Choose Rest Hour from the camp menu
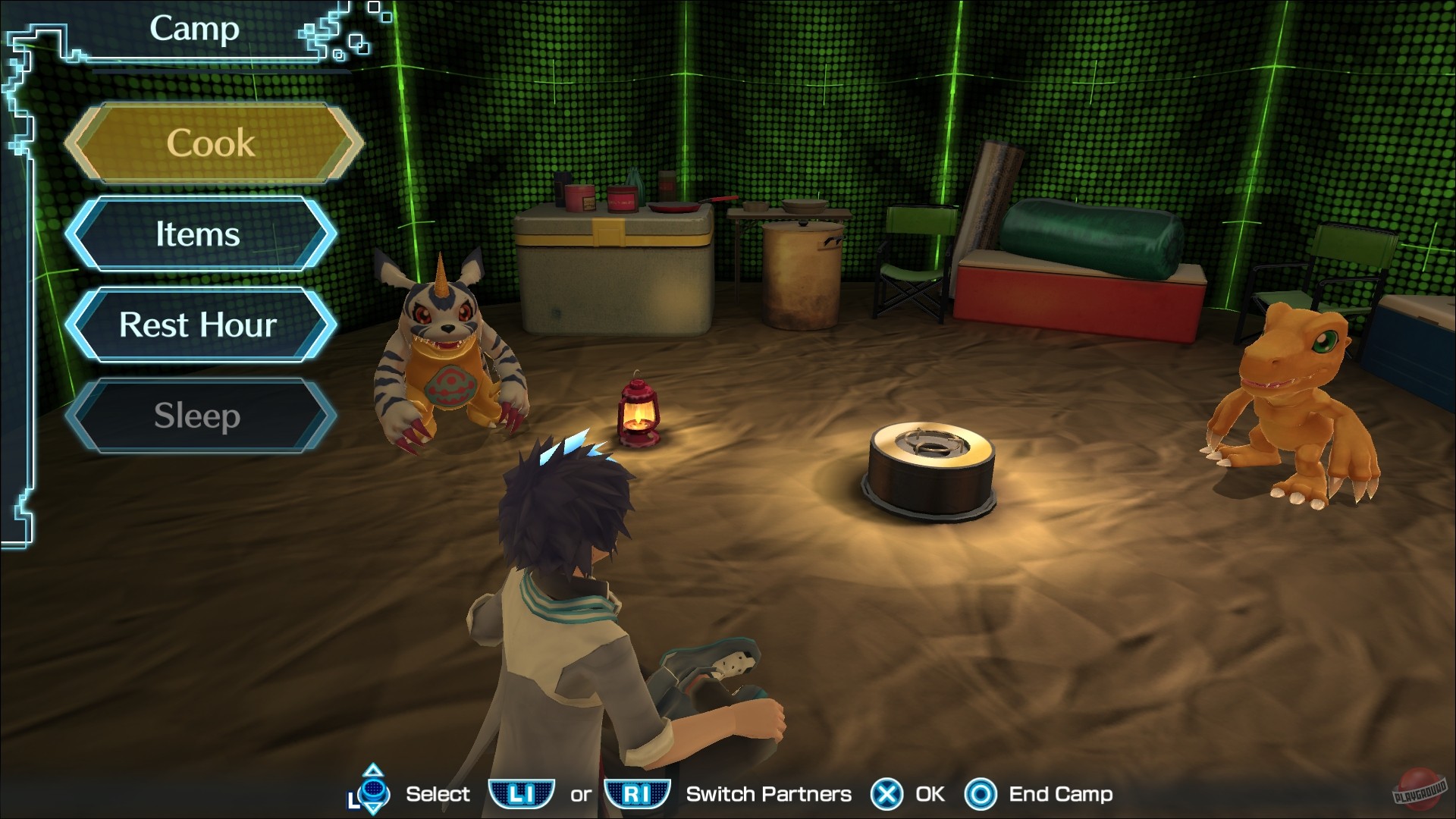 (199, 326)
